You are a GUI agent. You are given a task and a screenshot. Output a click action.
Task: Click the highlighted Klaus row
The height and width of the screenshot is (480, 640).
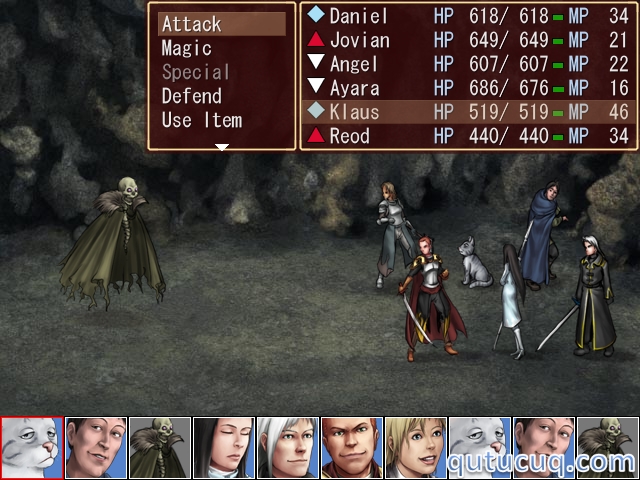tap(468, 112)
